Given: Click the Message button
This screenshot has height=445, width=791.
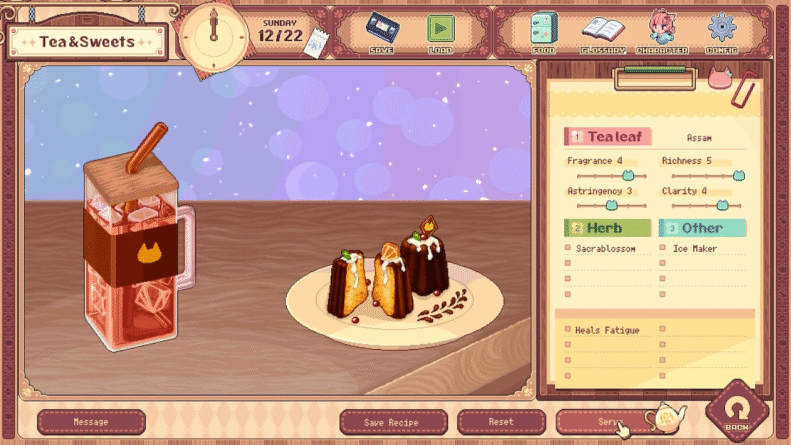Looking at the screenshot, I should click(x=91, y=422).
